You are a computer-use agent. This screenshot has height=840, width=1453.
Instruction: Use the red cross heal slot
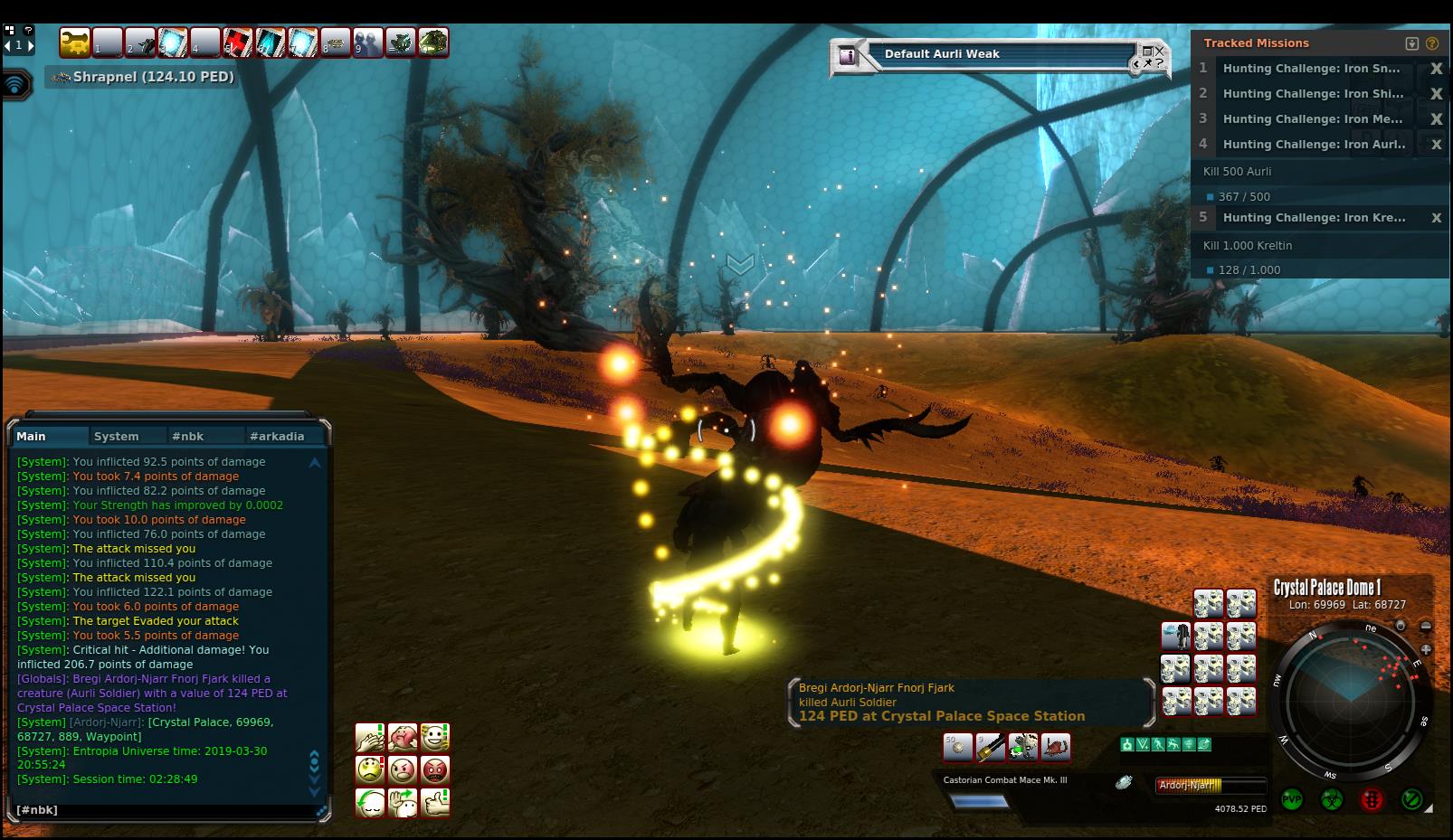coord(237,42)
